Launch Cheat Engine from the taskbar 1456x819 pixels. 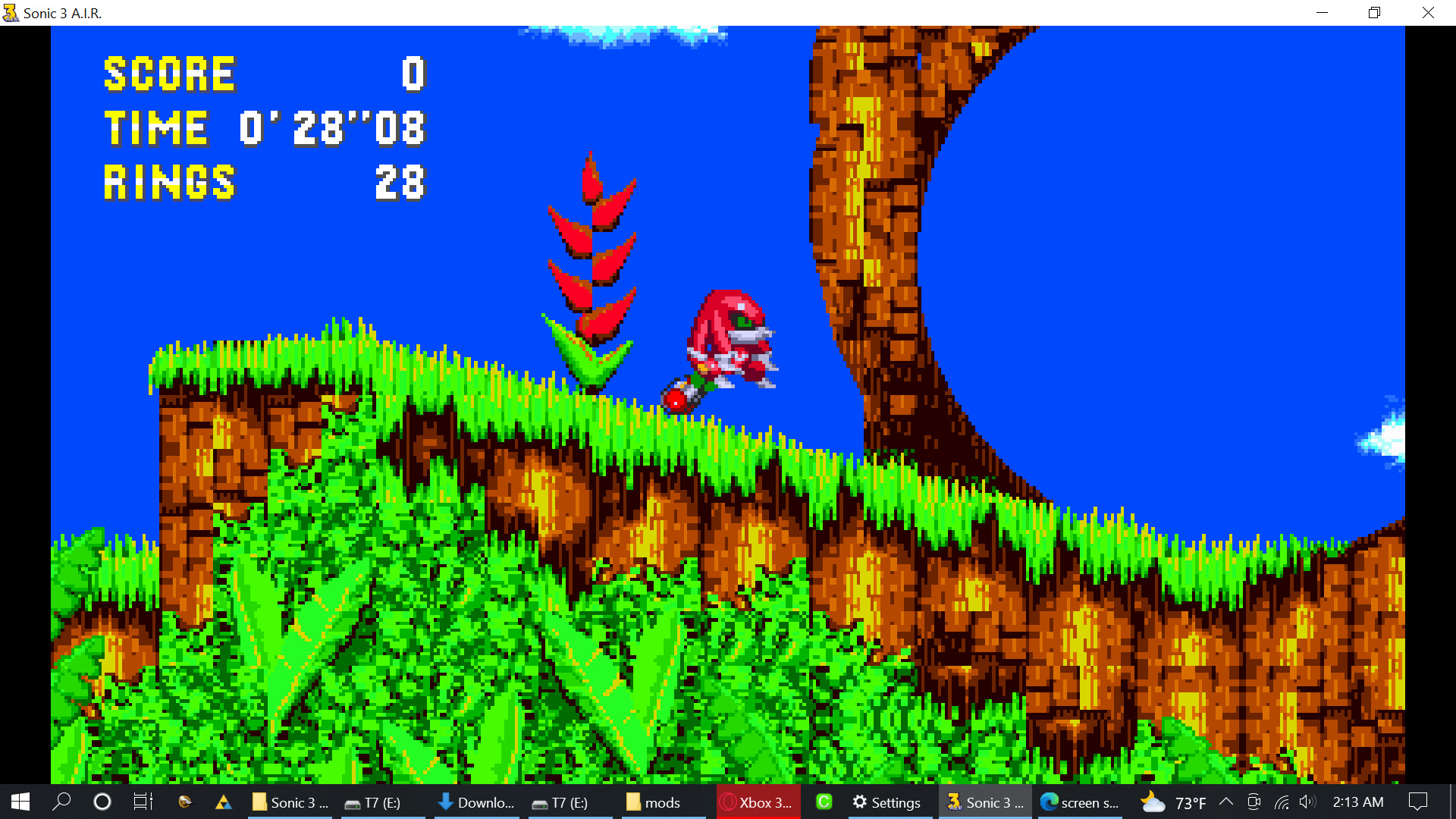tap(824, 802)
